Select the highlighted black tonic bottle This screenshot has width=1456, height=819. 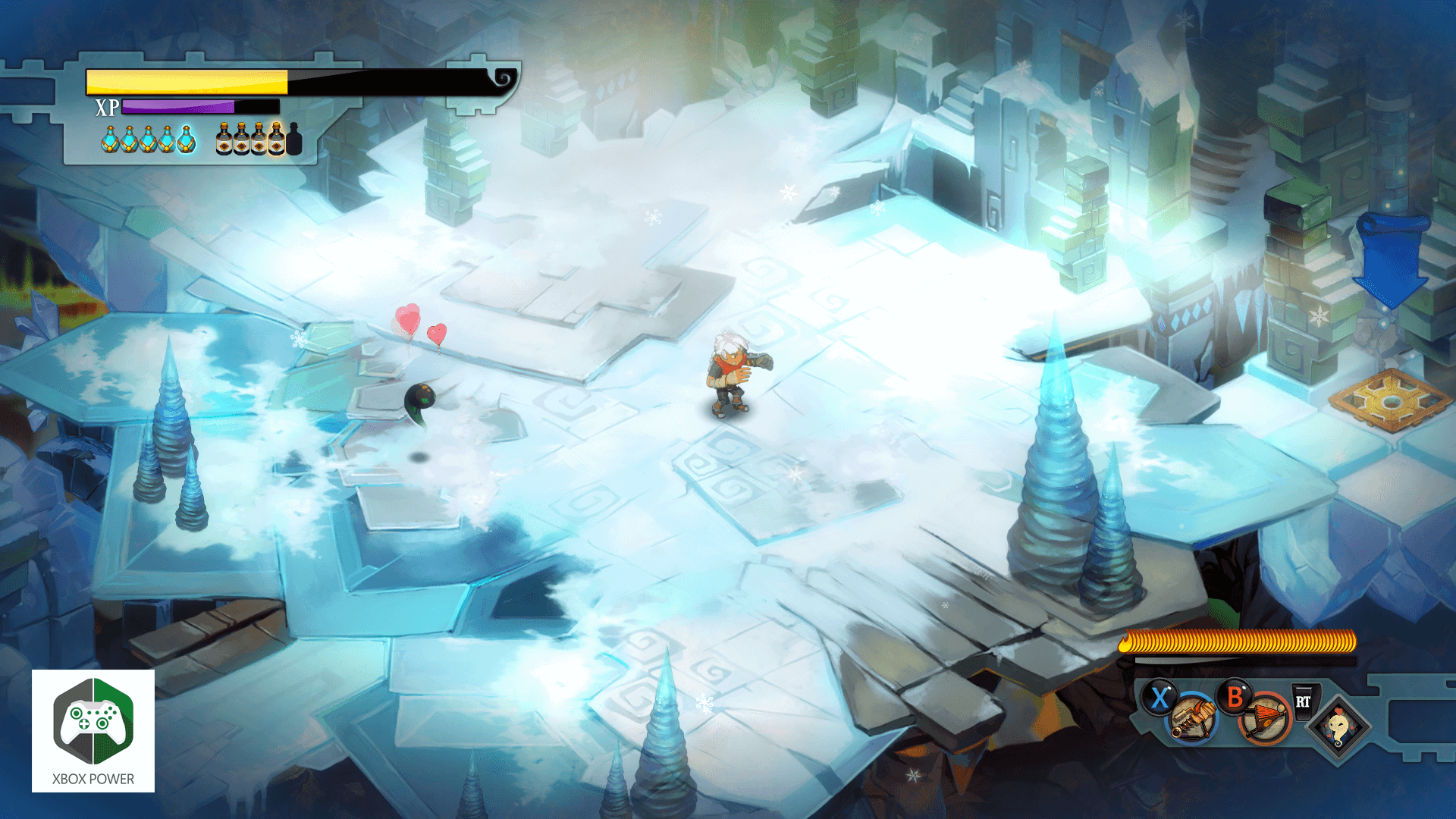pyautogui.click(x=277, y=140)
